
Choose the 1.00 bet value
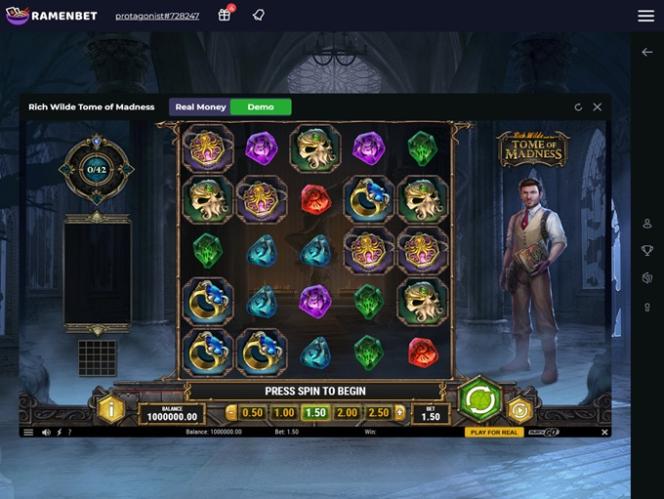[284, 412]
